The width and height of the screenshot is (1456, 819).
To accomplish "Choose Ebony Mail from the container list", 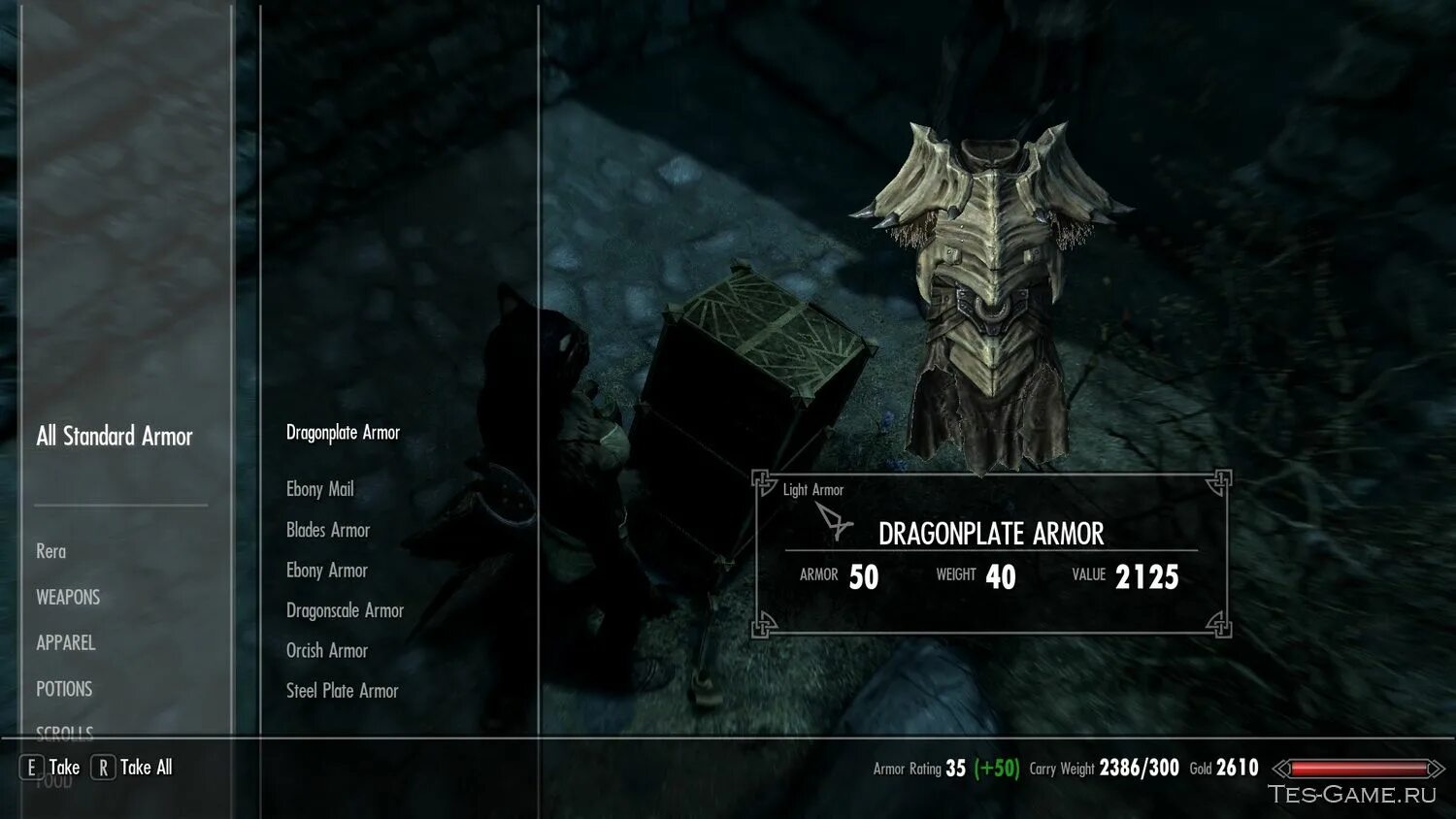I will pos(319,489).
